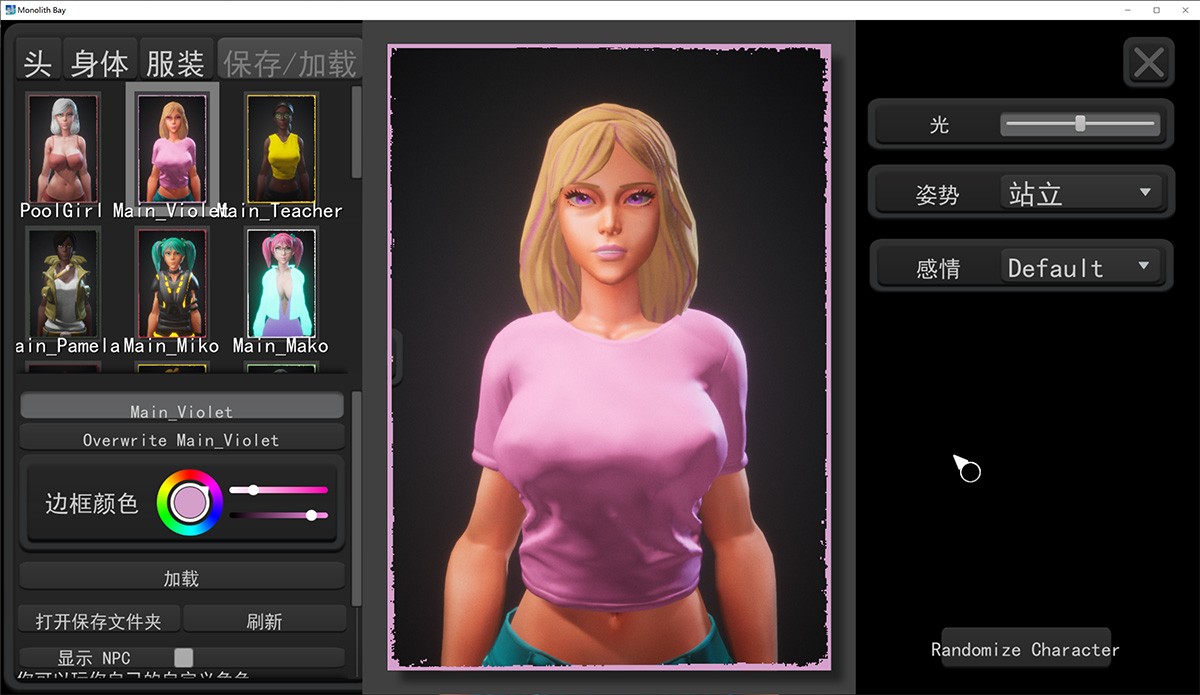Click the Main_Violet save name field

click(181, 411)
